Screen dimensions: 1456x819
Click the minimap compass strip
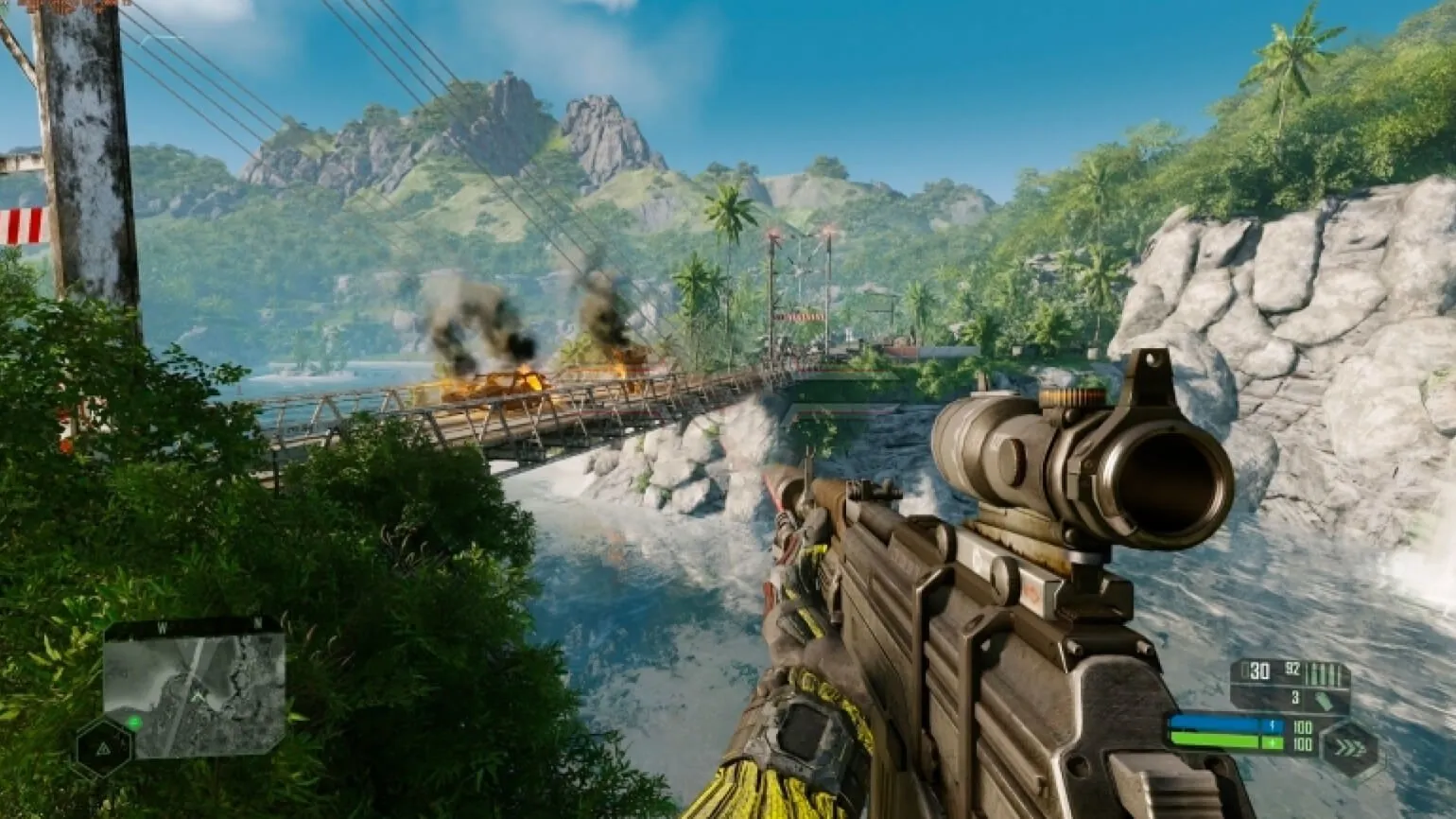(x=194, y=626)
